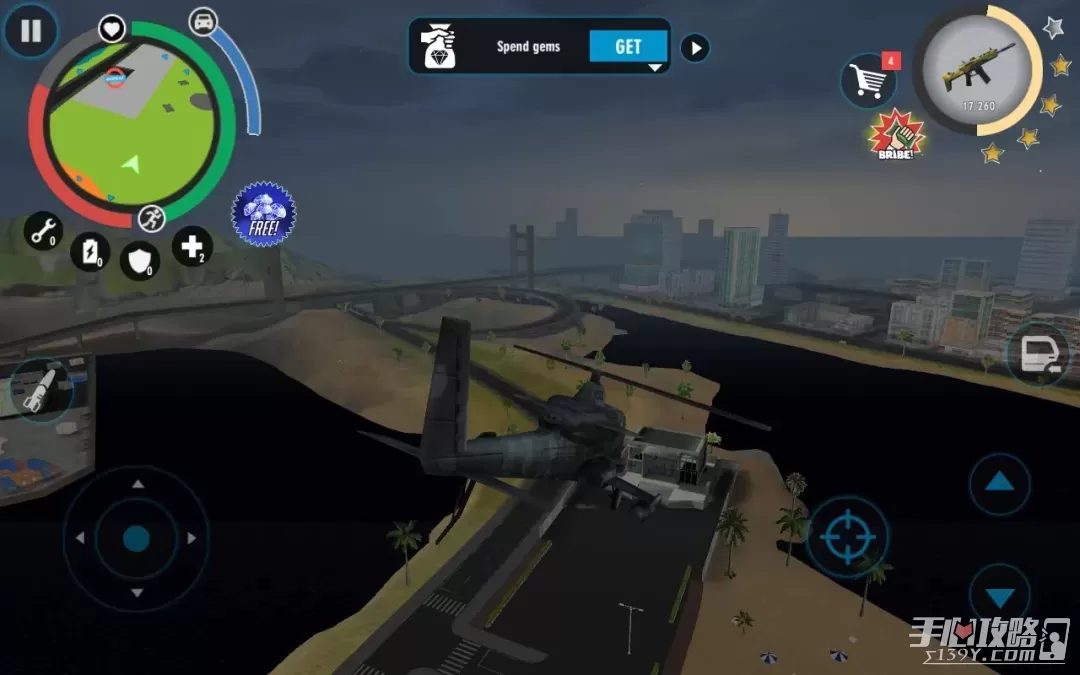
Task: Pause the game
Action: 31,31
